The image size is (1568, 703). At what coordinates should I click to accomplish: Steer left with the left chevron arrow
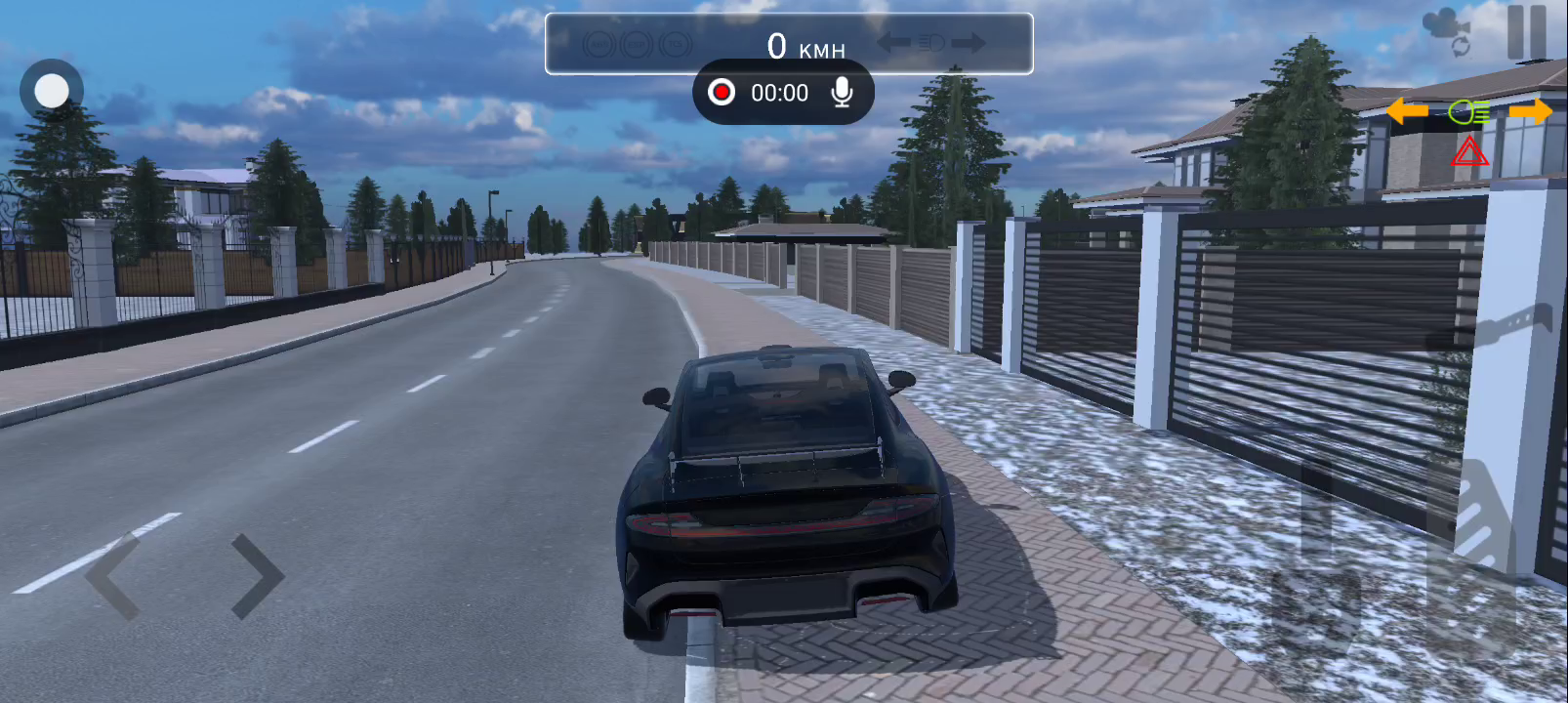(114, 576)
